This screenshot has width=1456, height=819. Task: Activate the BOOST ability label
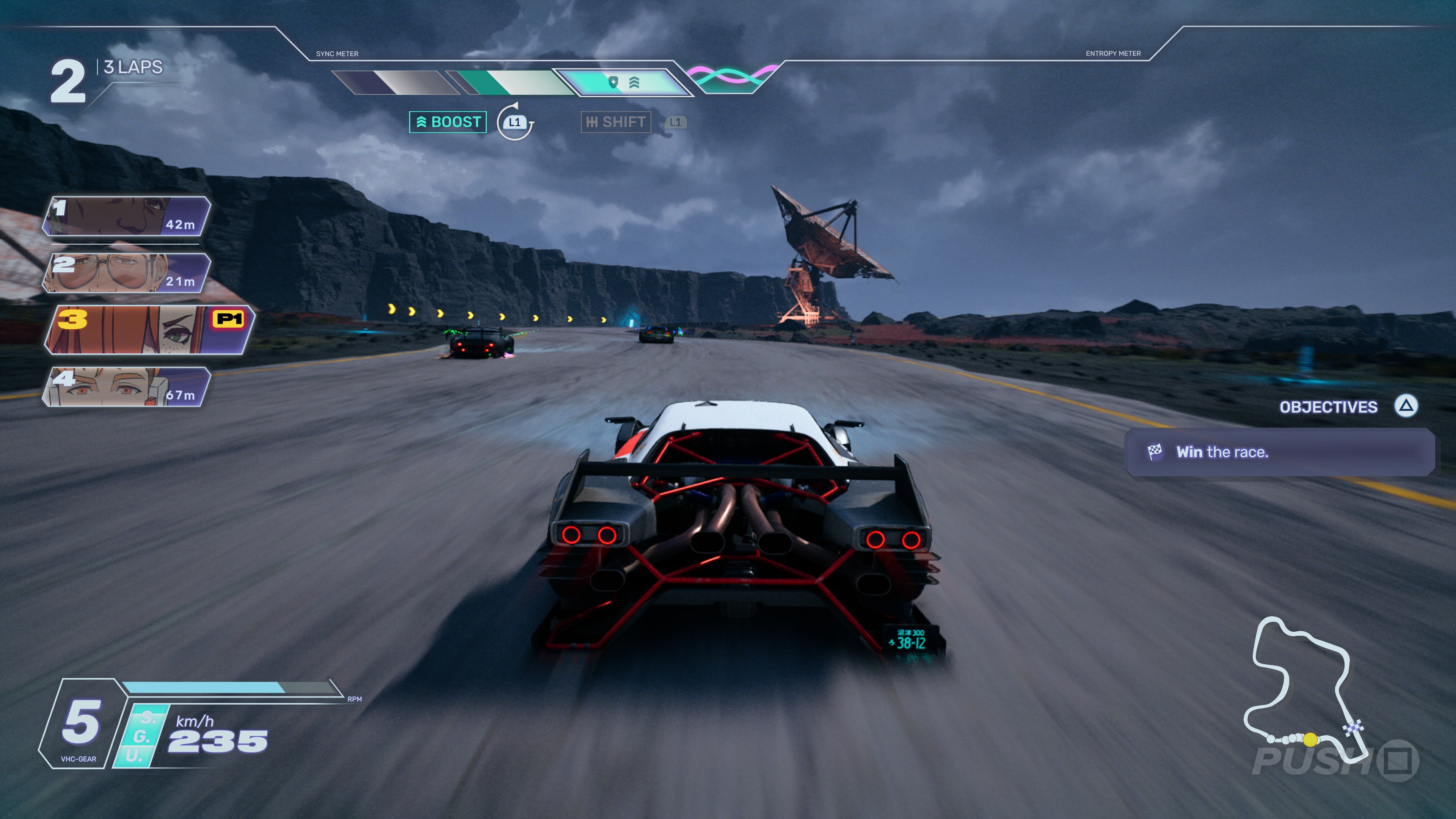[448, 122]
